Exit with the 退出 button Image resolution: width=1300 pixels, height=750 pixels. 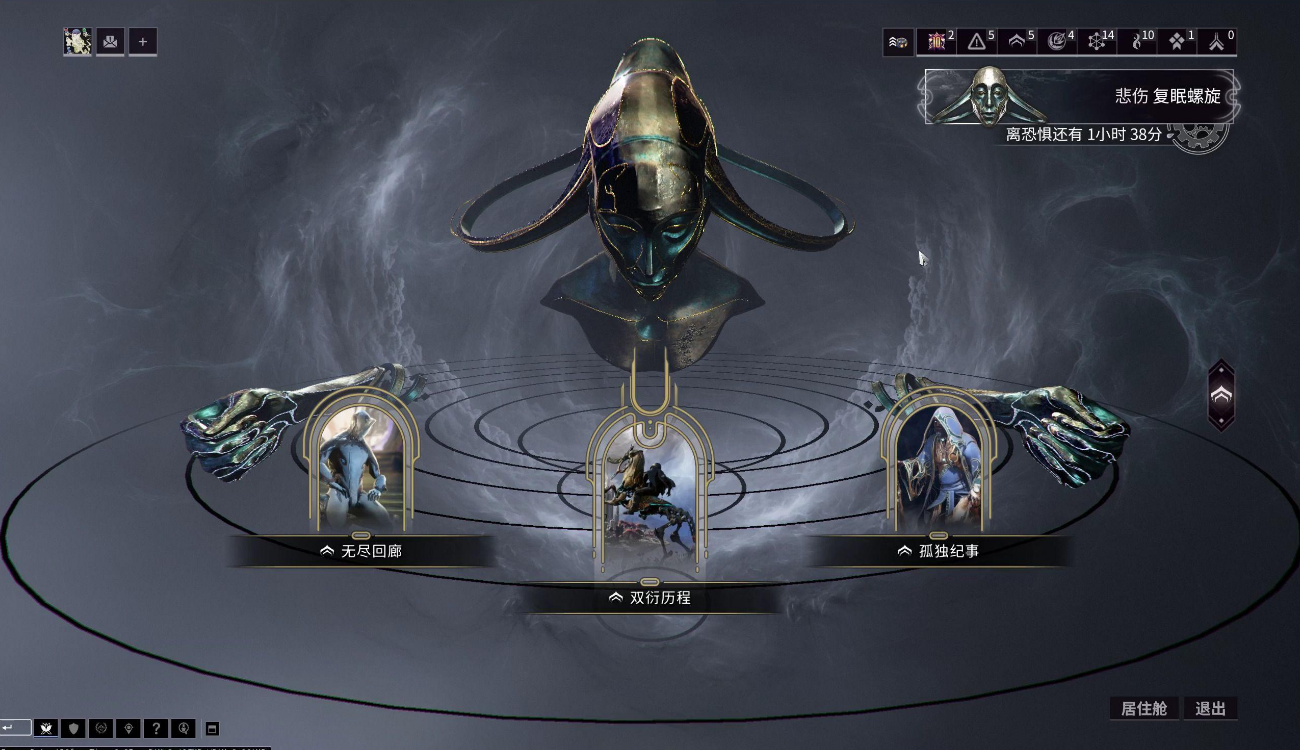(1210, 708)
